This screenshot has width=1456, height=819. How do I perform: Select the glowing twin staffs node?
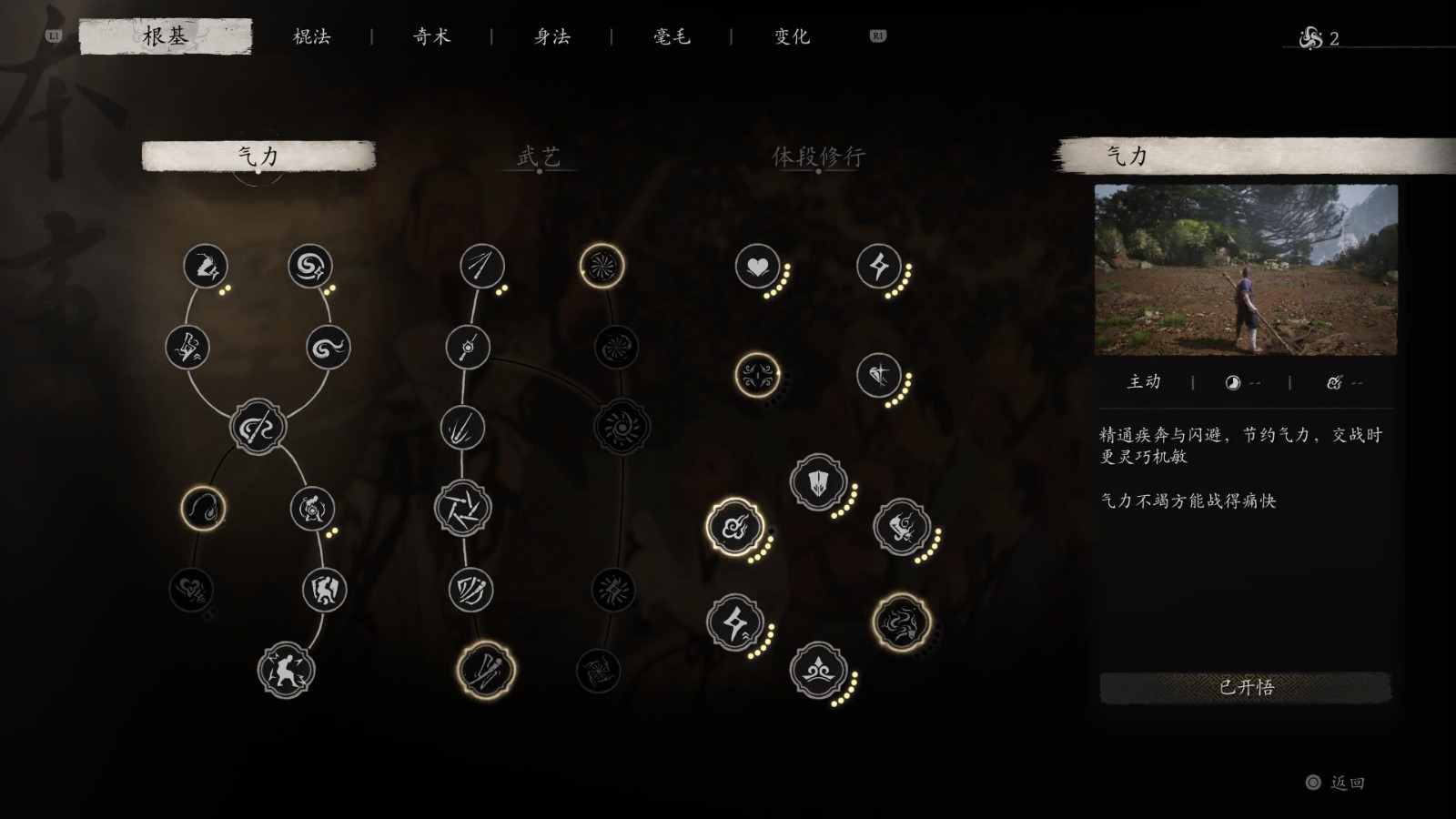coord(486,671)
